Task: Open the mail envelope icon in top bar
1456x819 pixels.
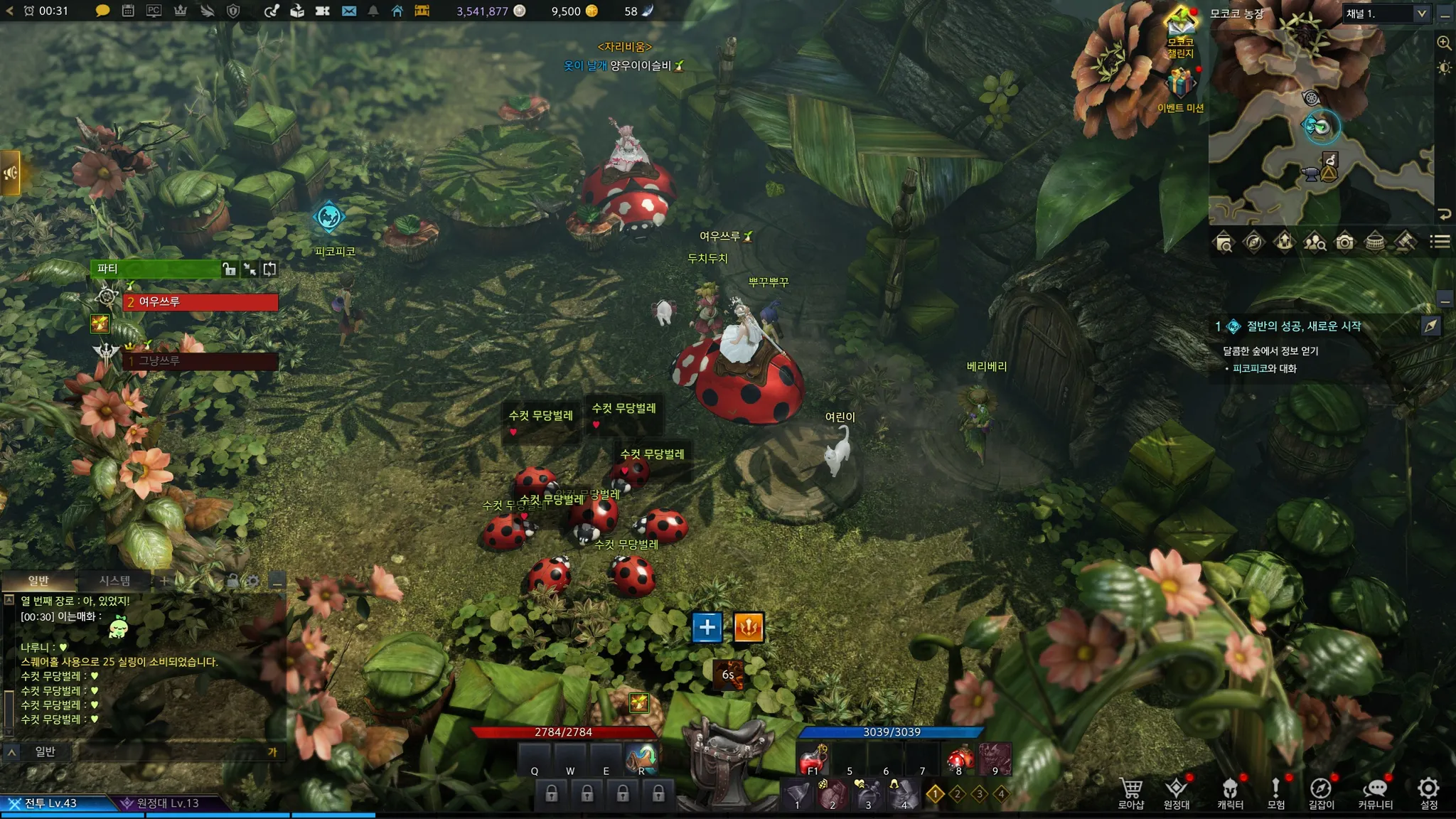Action: pos(348,11)
